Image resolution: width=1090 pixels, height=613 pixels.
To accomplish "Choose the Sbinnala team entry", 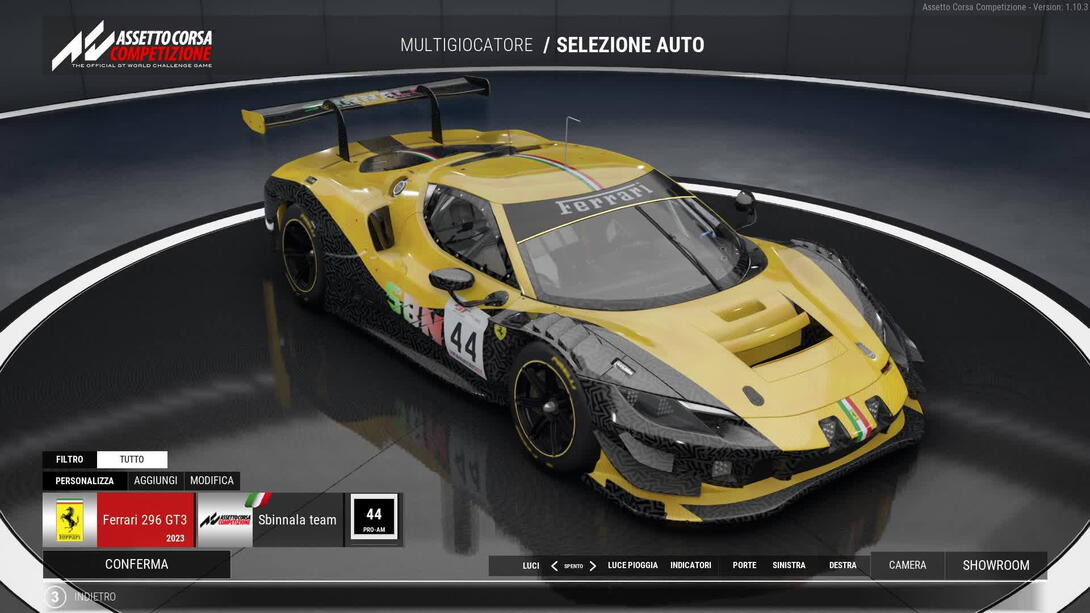I will coord(270,520).
